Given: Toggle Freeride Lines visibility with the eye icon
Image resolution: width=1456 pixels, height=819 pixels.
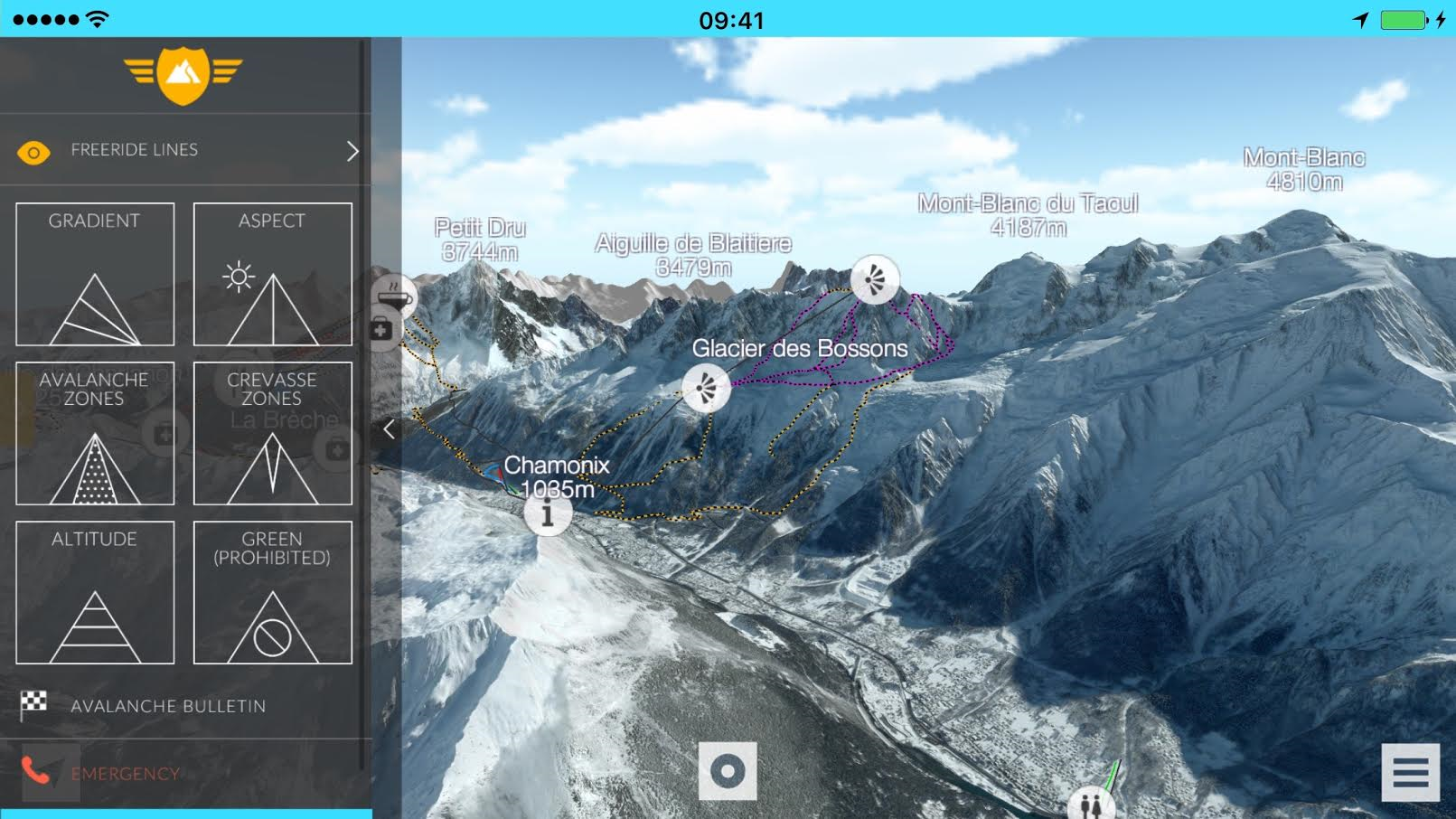Looking at the screenshot, I should pos(34,150).
